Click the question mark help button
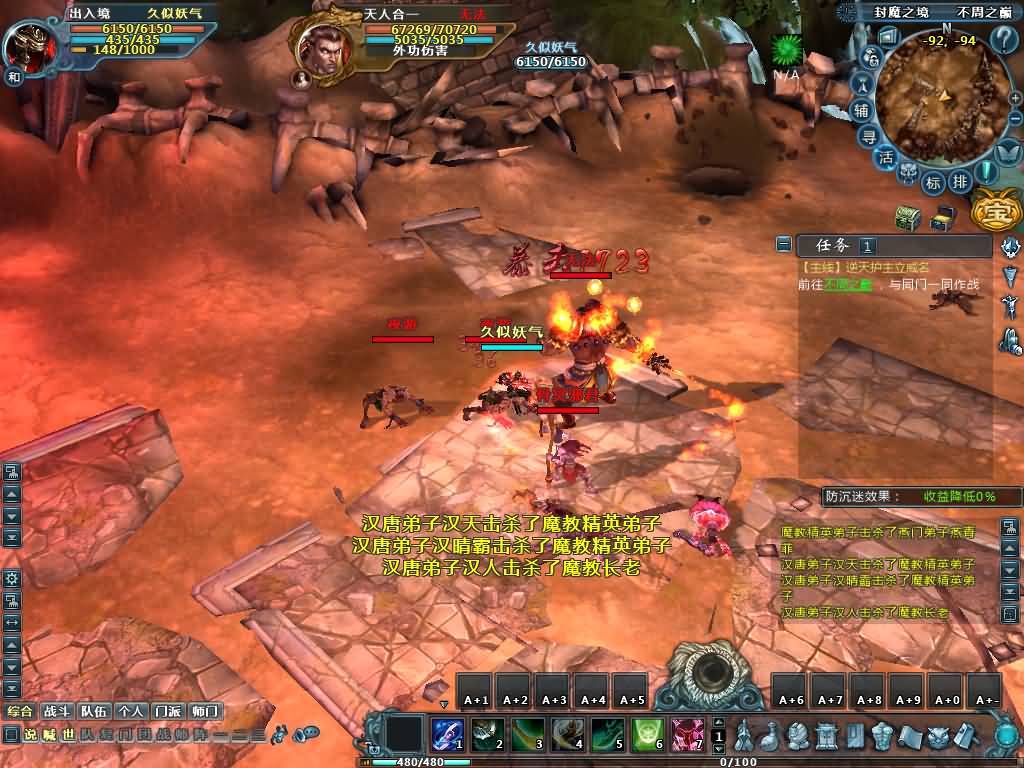 pos(1004,40)
